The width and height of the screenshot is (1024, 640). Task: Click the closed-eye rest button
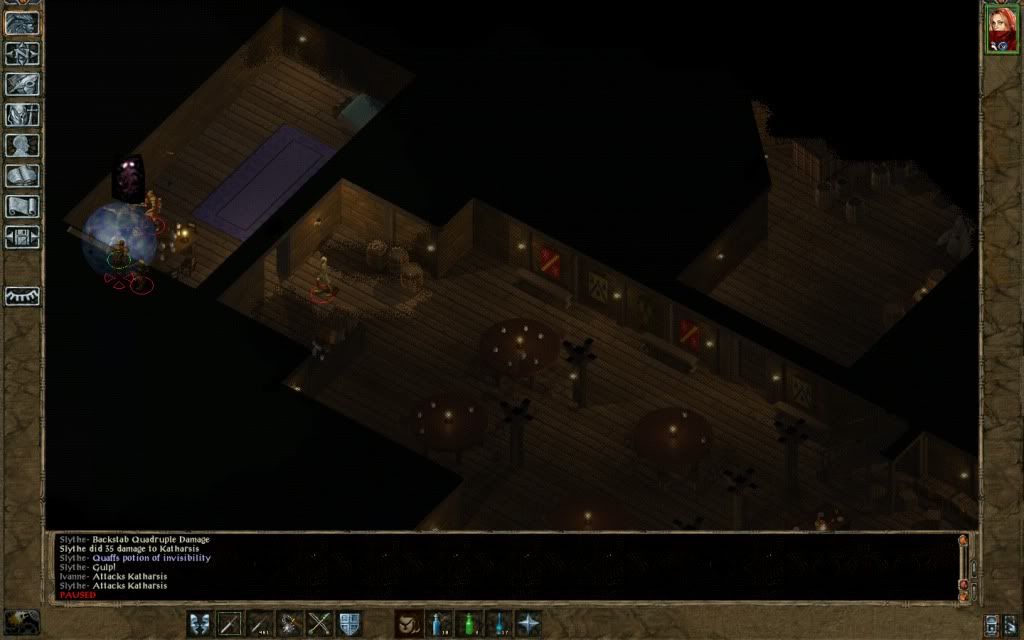[x=22, y=297]
